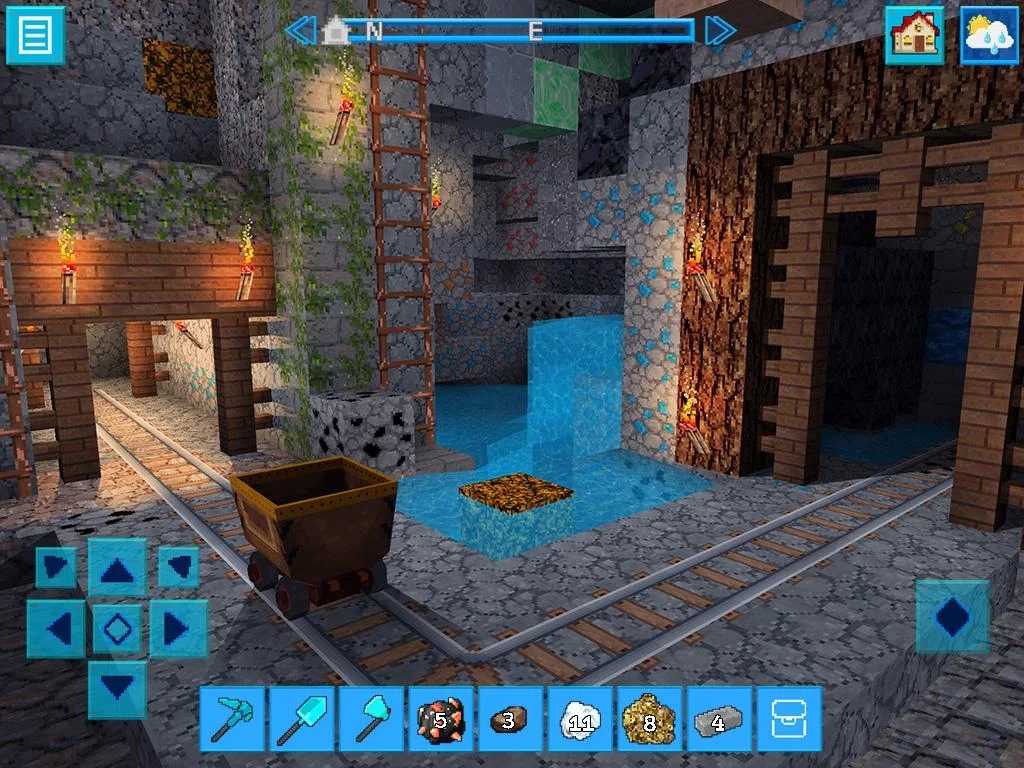Tap the house home button
The image size is (1024, 768).
click(914, 36)
